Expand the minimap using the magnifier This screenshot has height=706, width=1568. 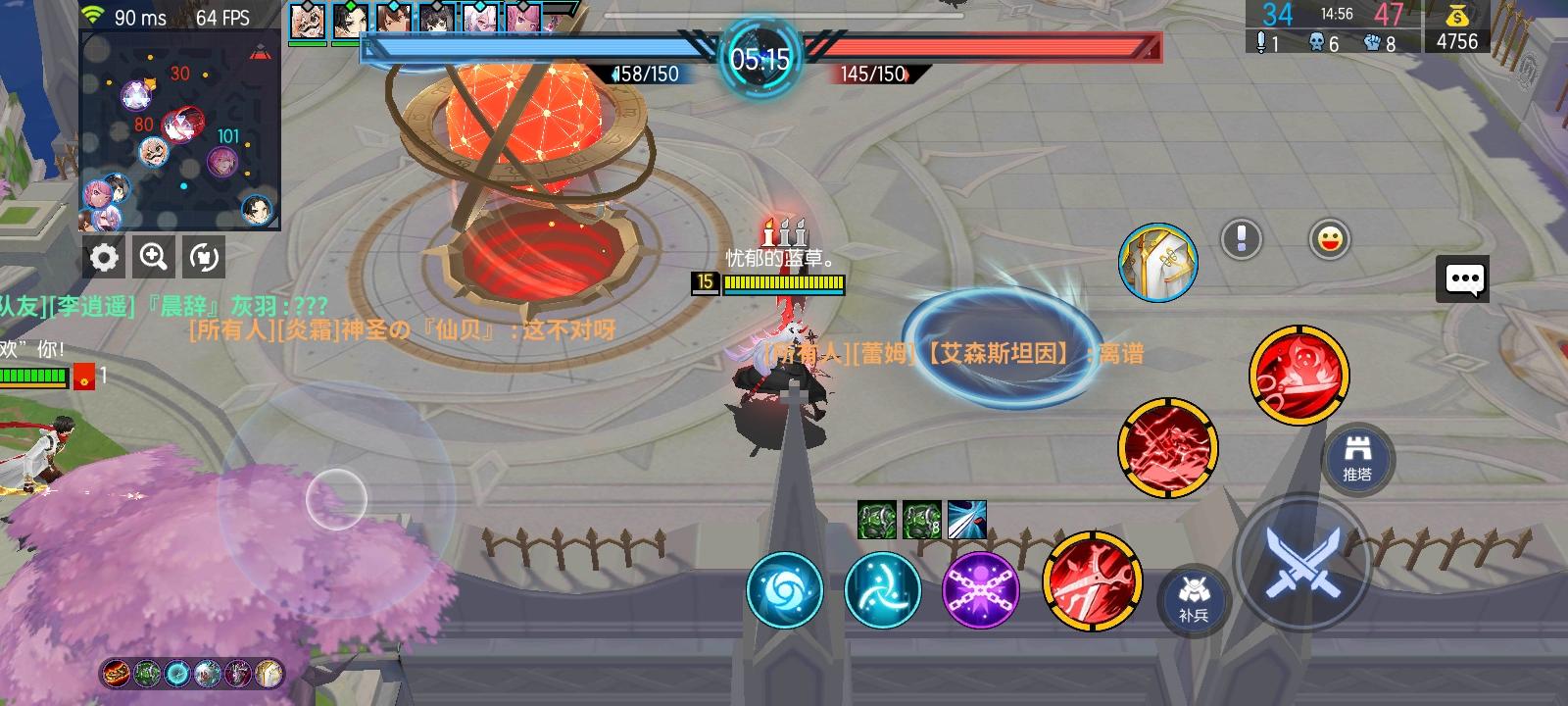coord(153,257)
